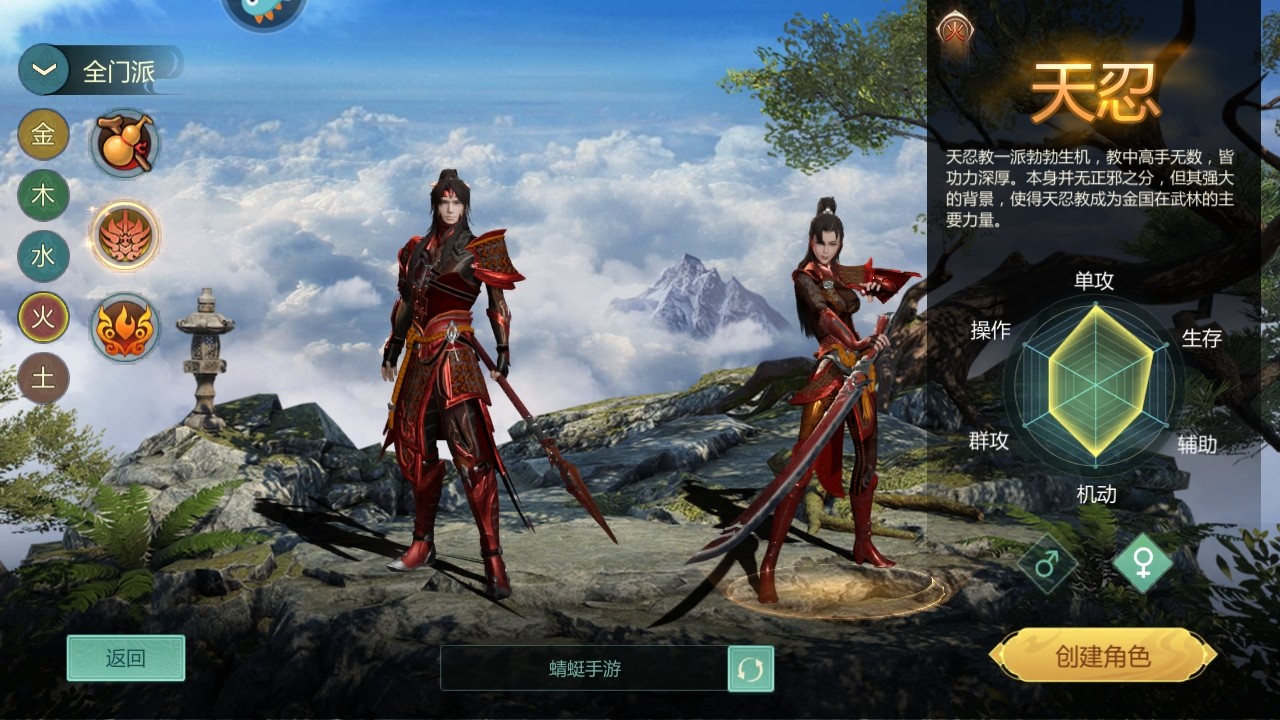Select the golden lion sect emblem

[x=124, y=232]
